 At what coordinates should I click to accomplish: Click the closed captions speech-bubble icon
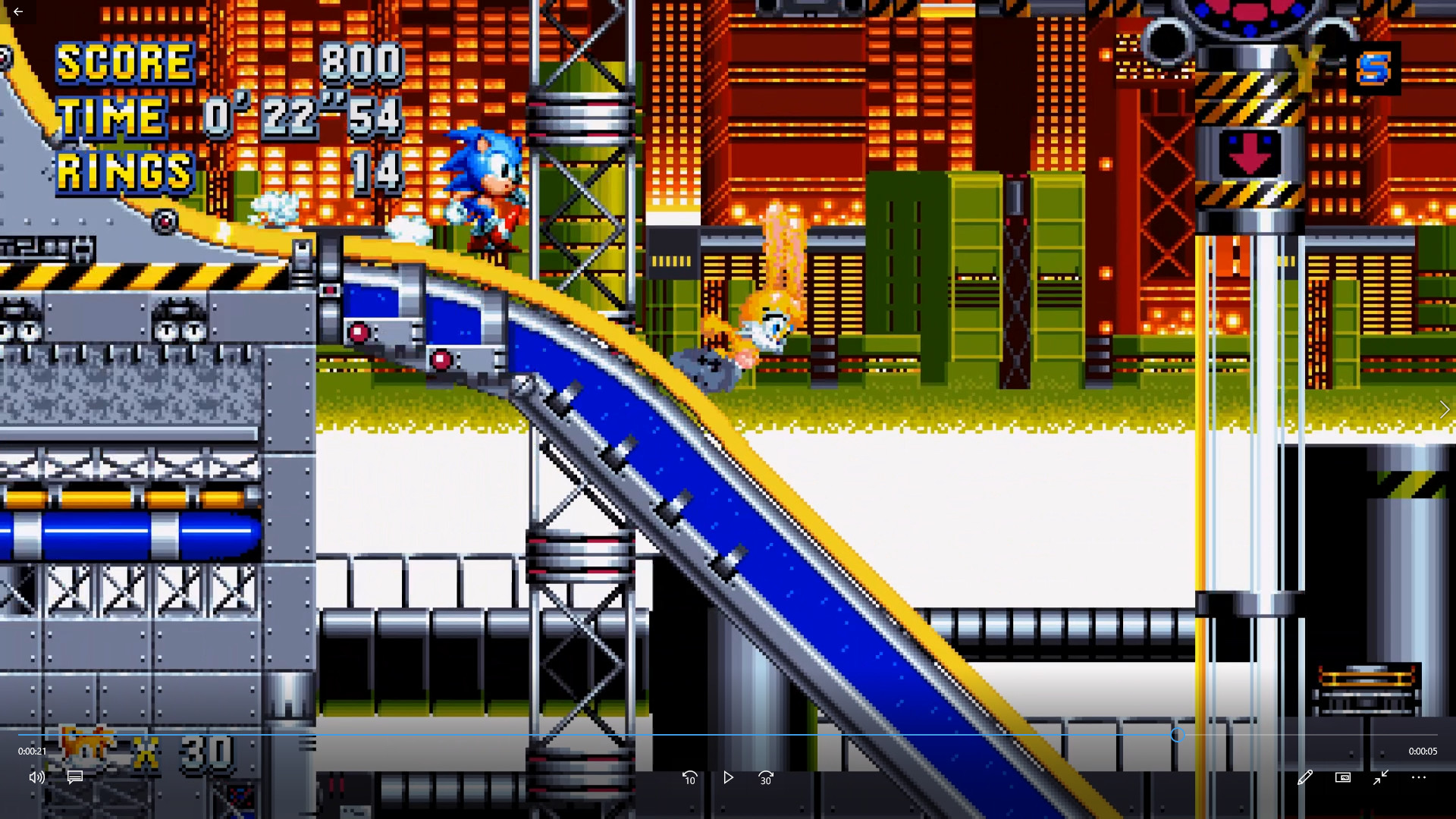tap(74, 777)
